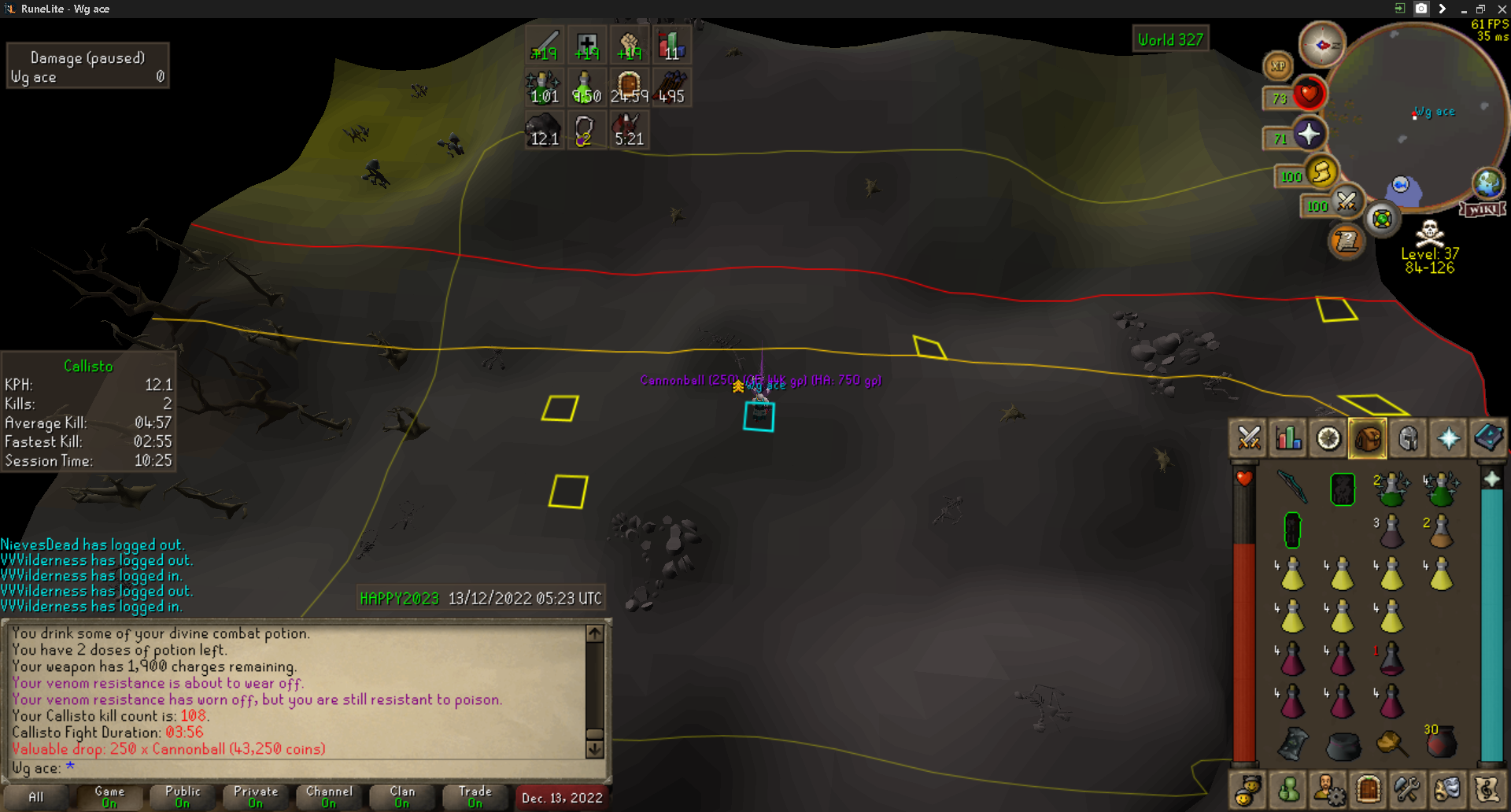Click the Wiki lookup banner

click(1483, 209)
